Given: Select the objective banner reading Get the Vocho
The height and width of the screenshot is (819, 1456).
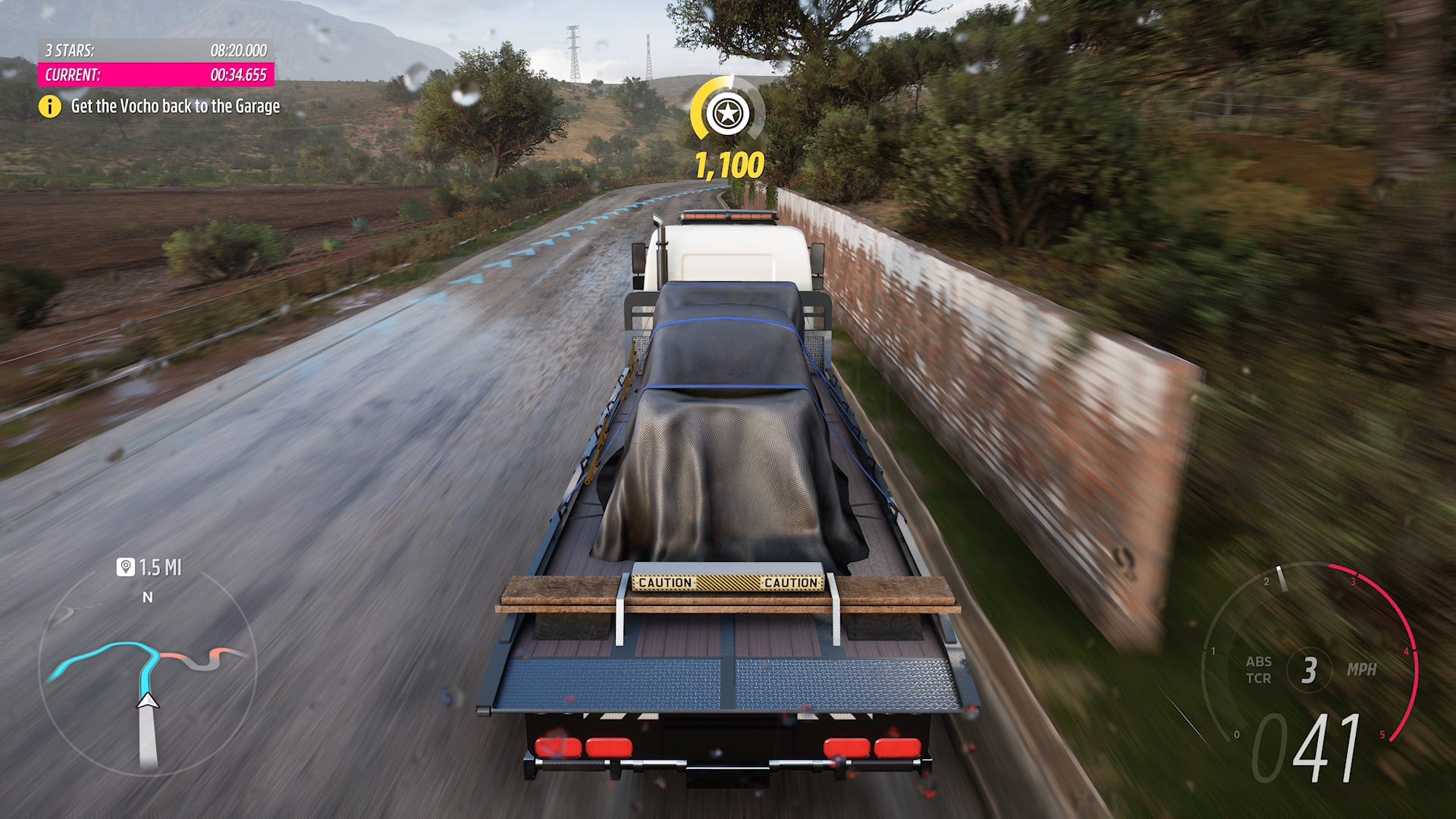Looking at the screenshot, I should click(x=174, y=107).
